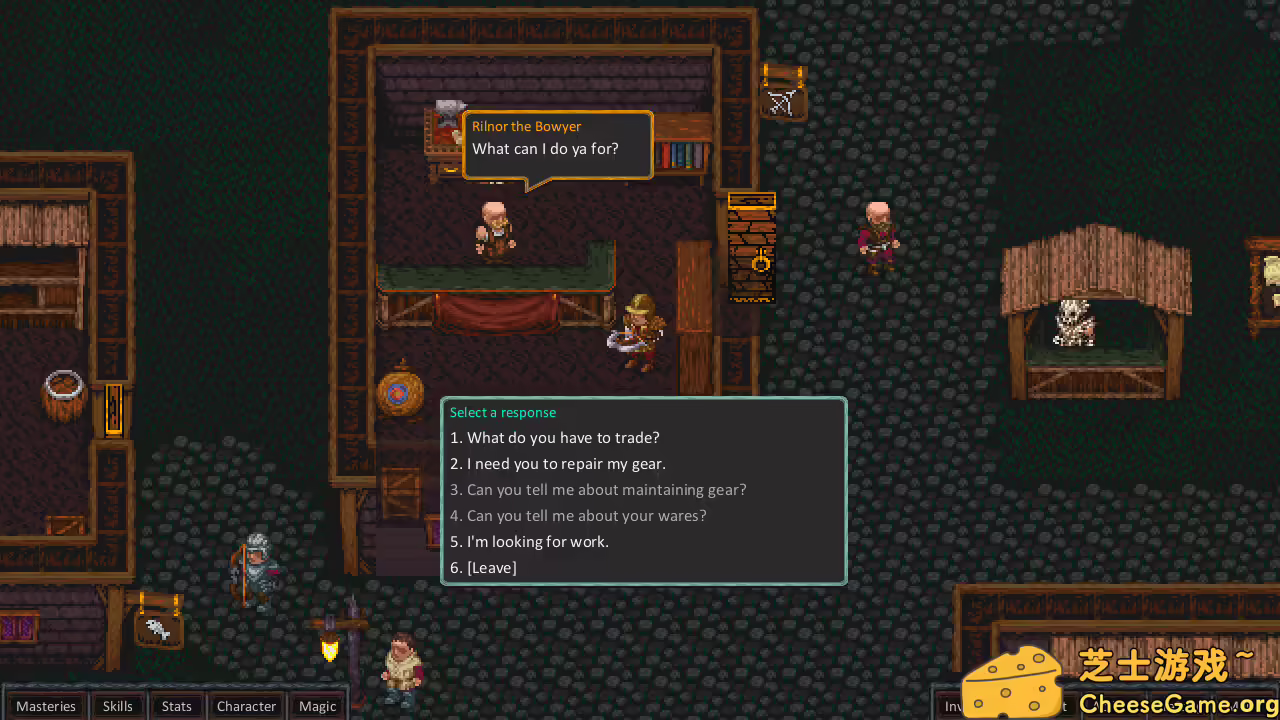Pick the 'I'm looking for work.' response
This screenshot has height=720, width=1280.
(530, 541)
